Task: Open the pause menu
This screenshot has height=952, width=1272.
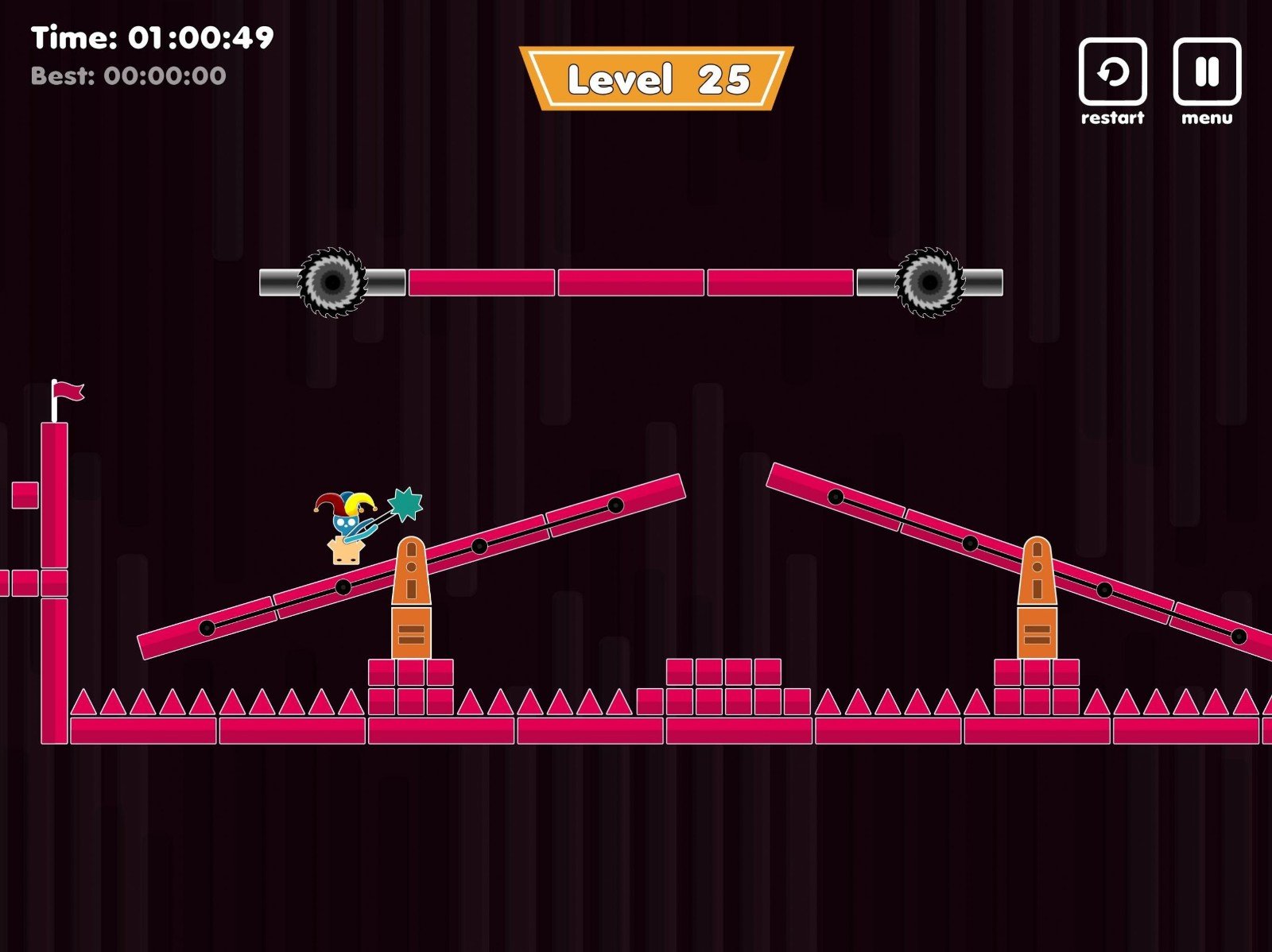Action: coord(1207,72)
